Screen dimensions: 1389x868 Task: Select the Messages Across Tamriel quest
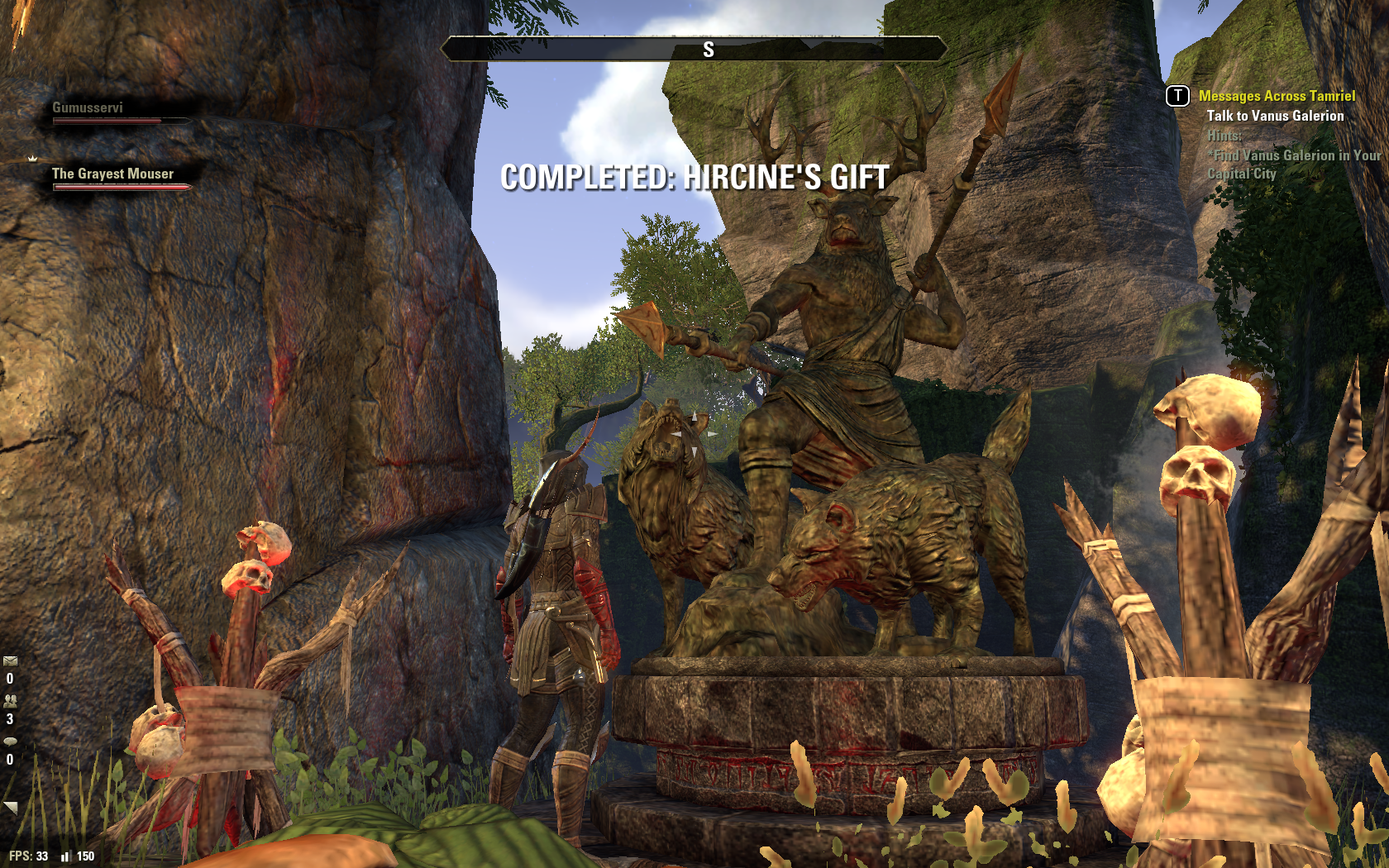1277,96
